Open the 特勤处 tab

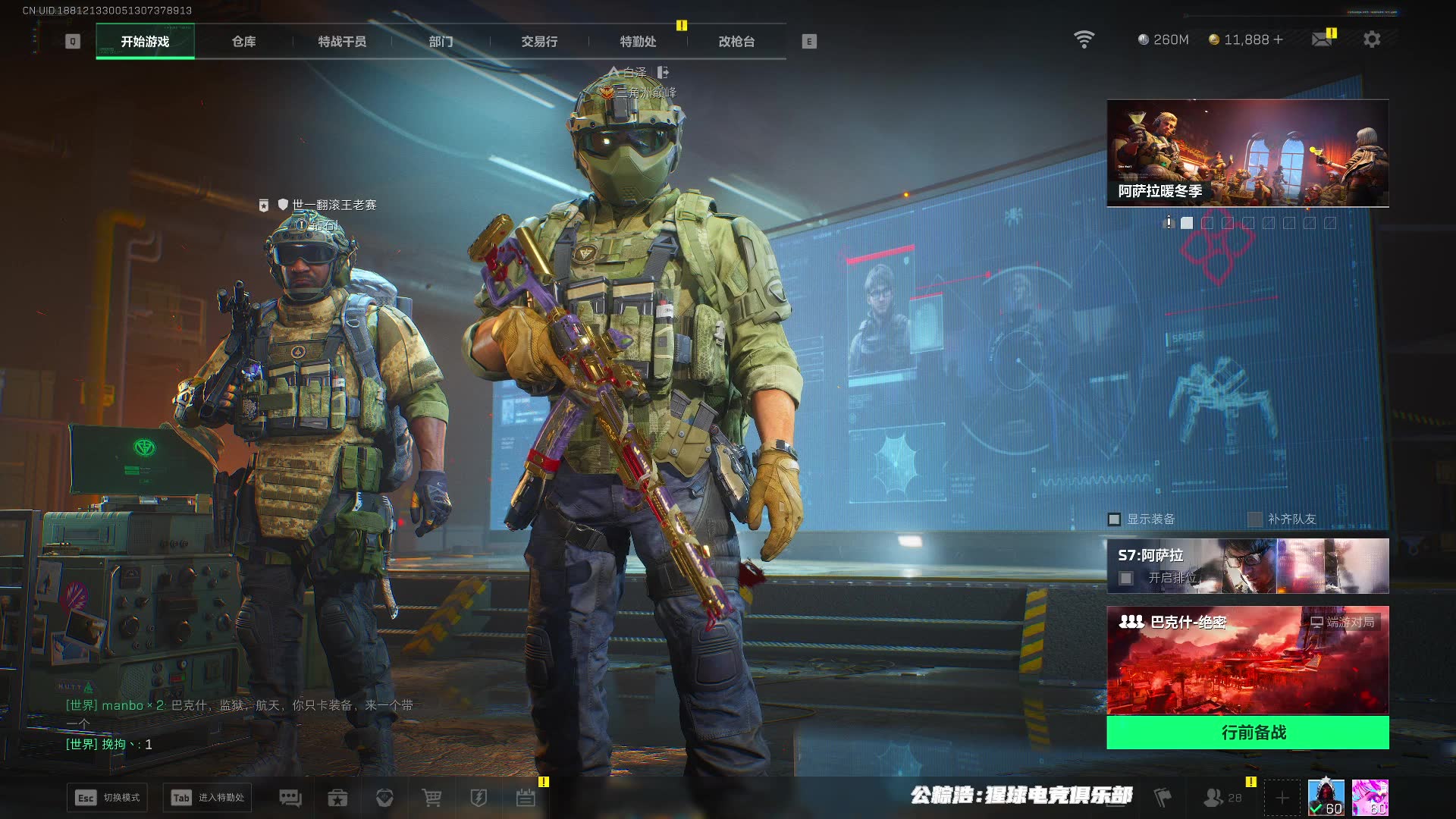638,42
